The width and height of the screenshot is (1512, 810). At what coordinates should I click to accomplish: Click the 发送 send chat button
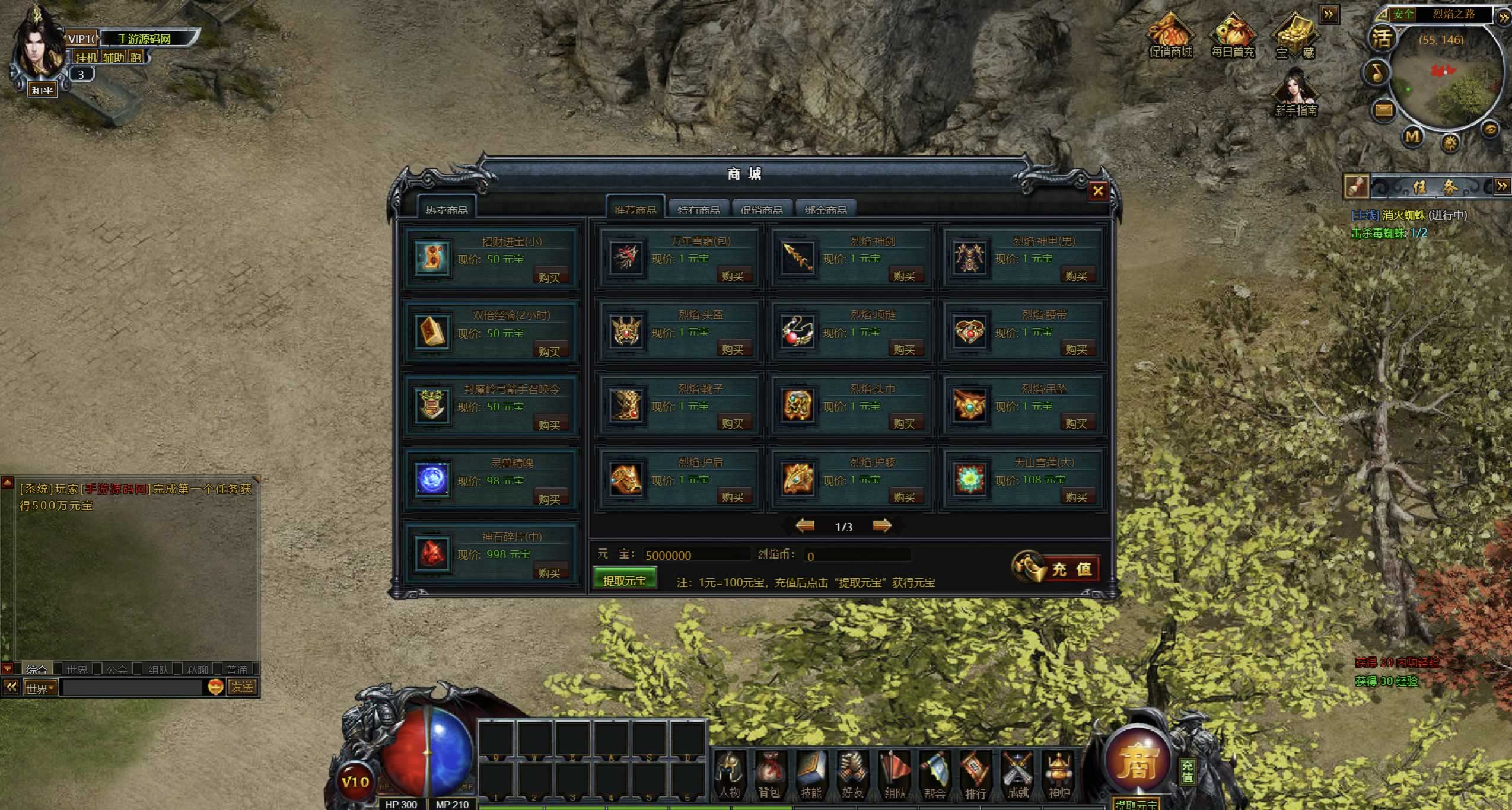click(242, 687)
